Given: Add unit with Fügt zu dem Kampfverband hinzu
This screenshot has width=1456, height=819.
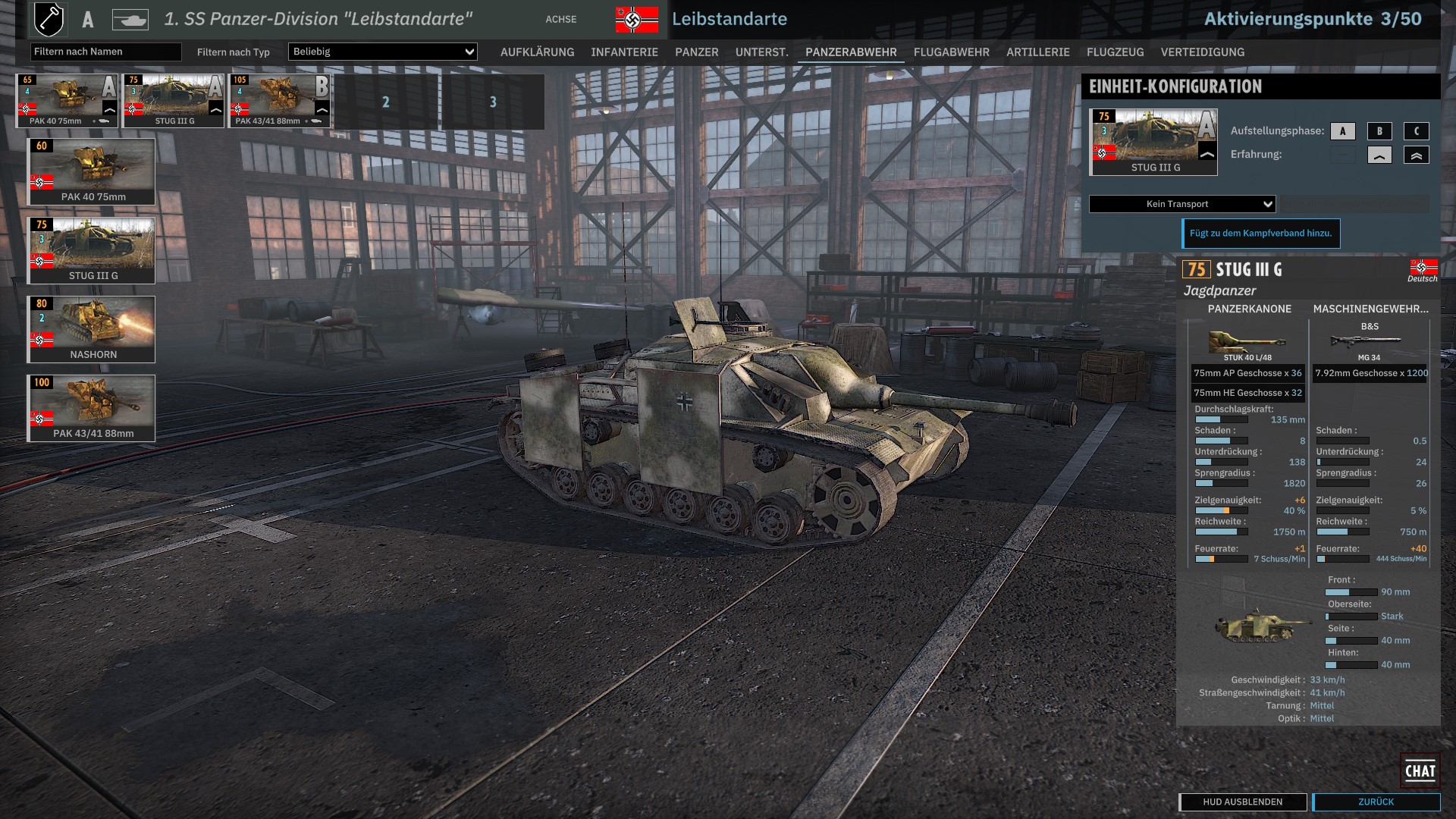Looking at the screenshot, I should coord(1260,234).
